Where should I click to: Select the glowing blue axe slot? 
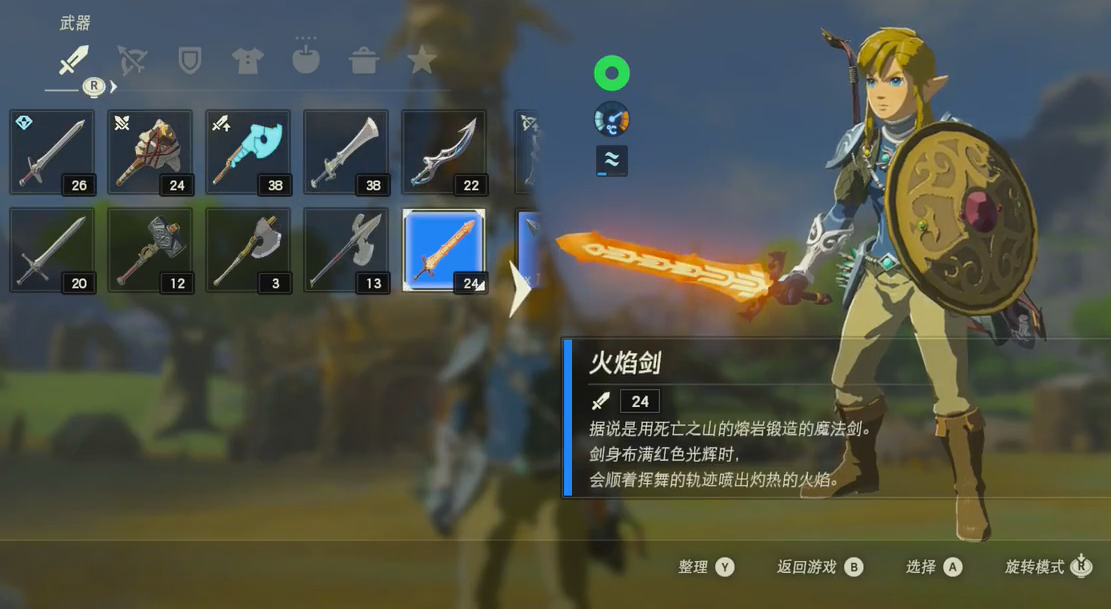[248, 153]
